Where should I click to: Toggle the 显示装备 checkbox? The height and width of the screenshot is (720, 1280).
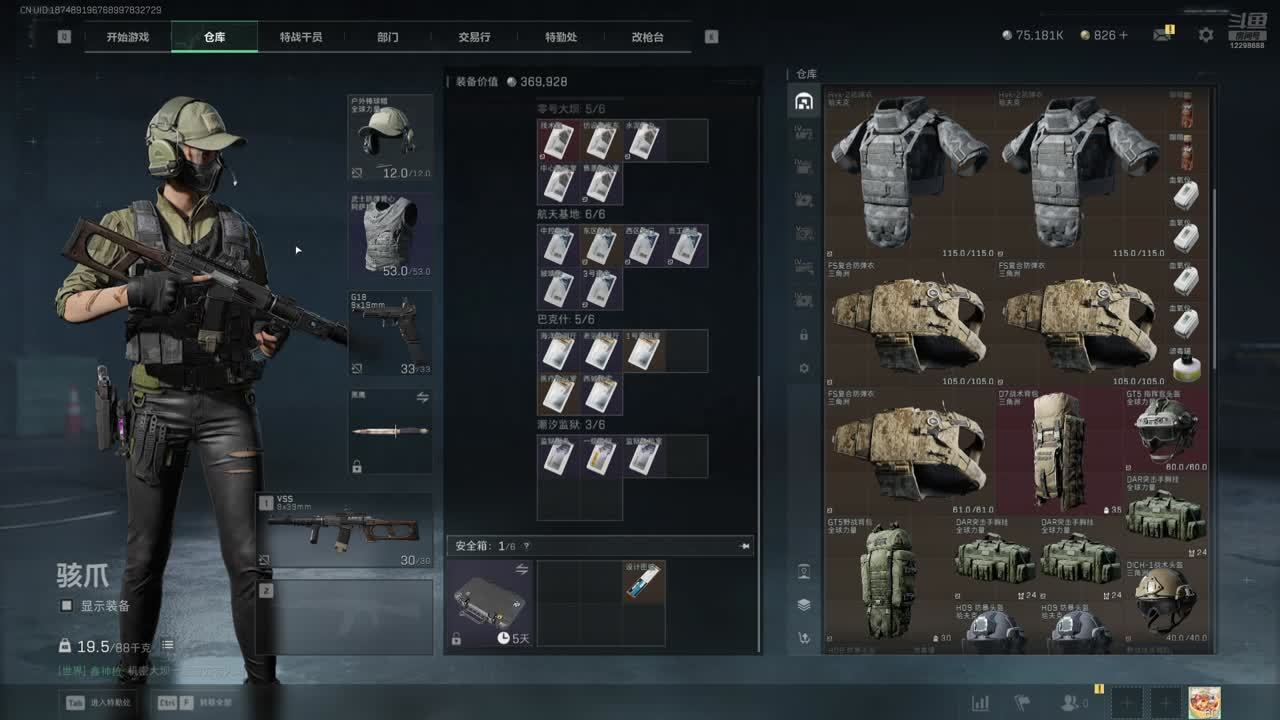[67, 606]
